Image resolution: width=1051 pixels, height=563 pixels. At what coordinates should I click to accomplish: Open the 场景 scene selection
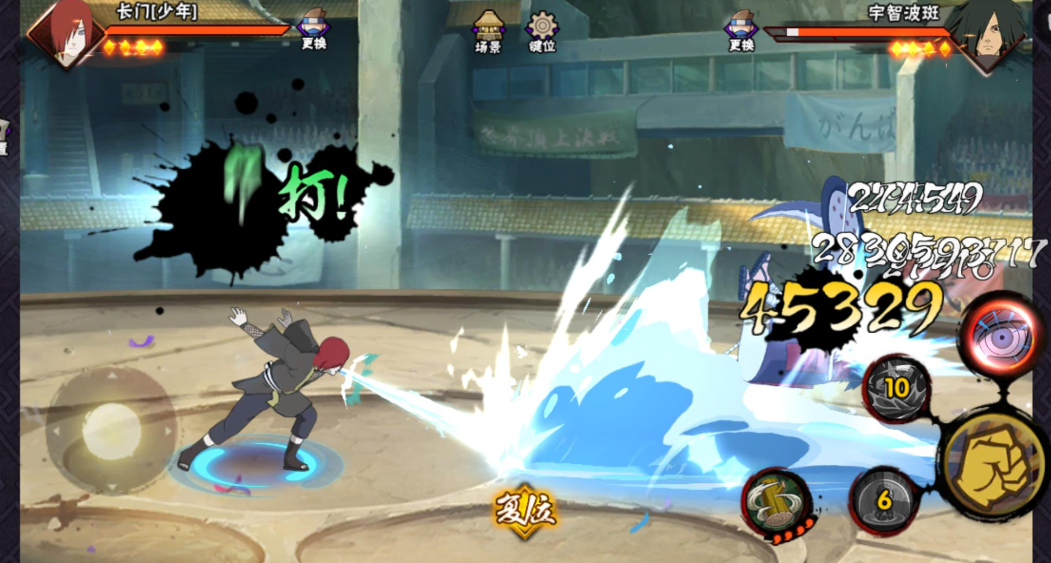click(x=488, y=30)
